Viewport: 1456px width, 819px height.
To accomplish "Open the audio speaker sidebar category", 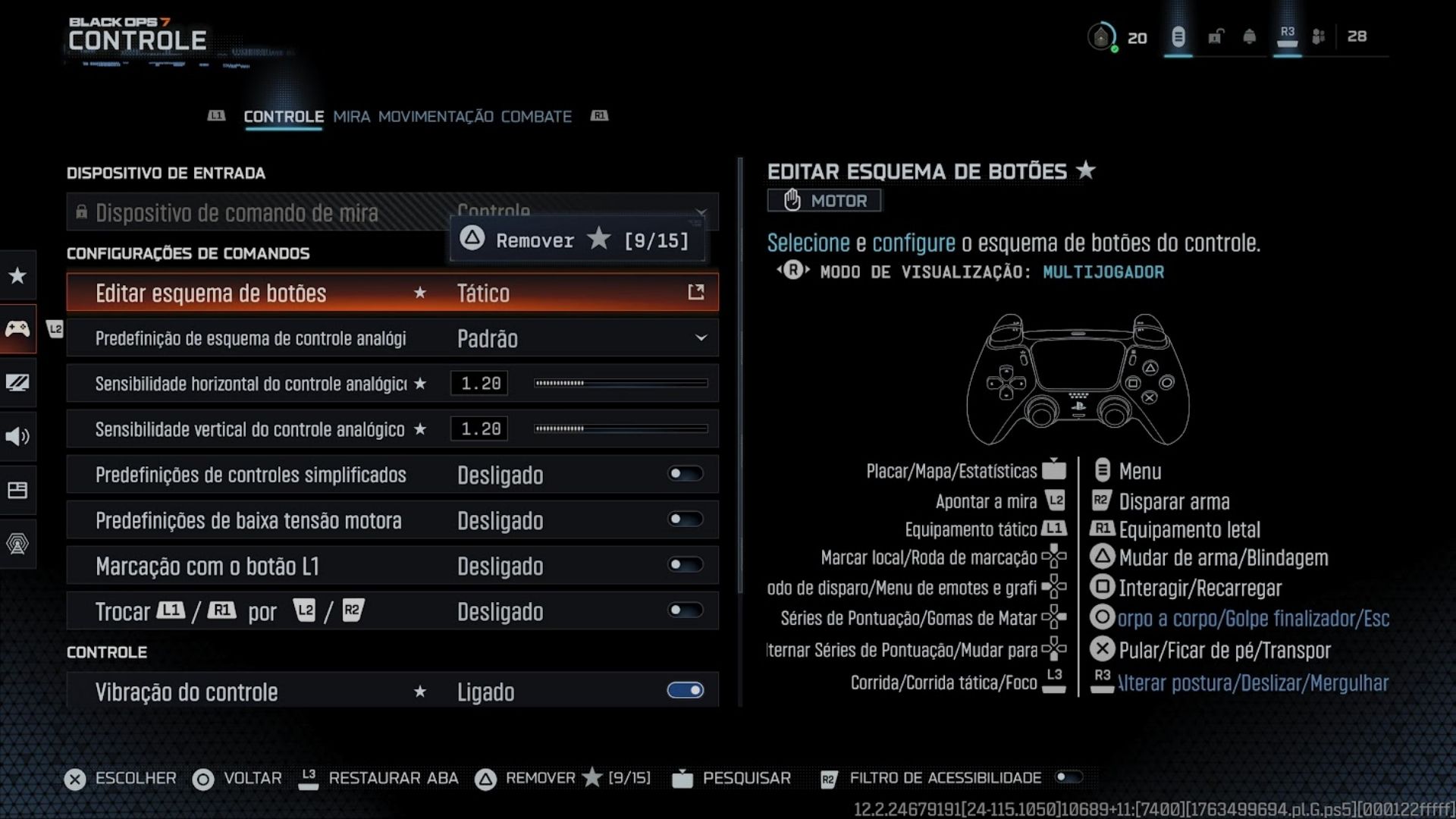I will [17, 436].
